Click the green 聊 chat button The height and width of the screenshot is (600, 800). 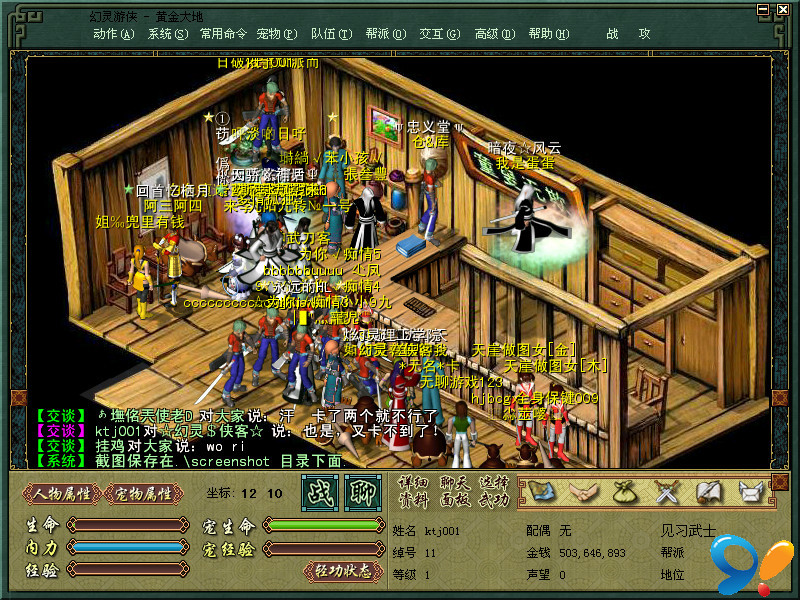362,492
